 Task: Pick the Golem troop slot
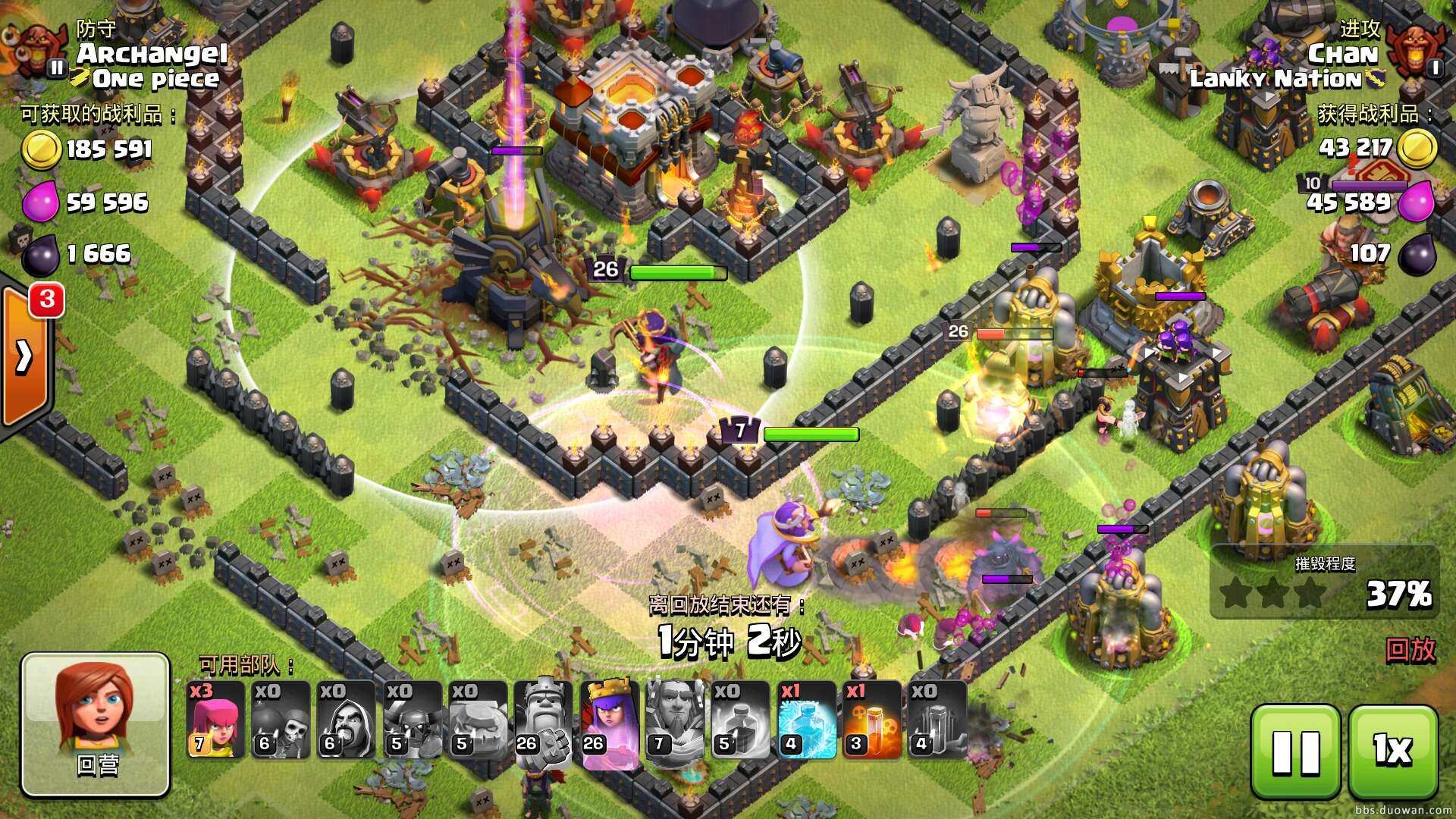click(x=477, y=720)
